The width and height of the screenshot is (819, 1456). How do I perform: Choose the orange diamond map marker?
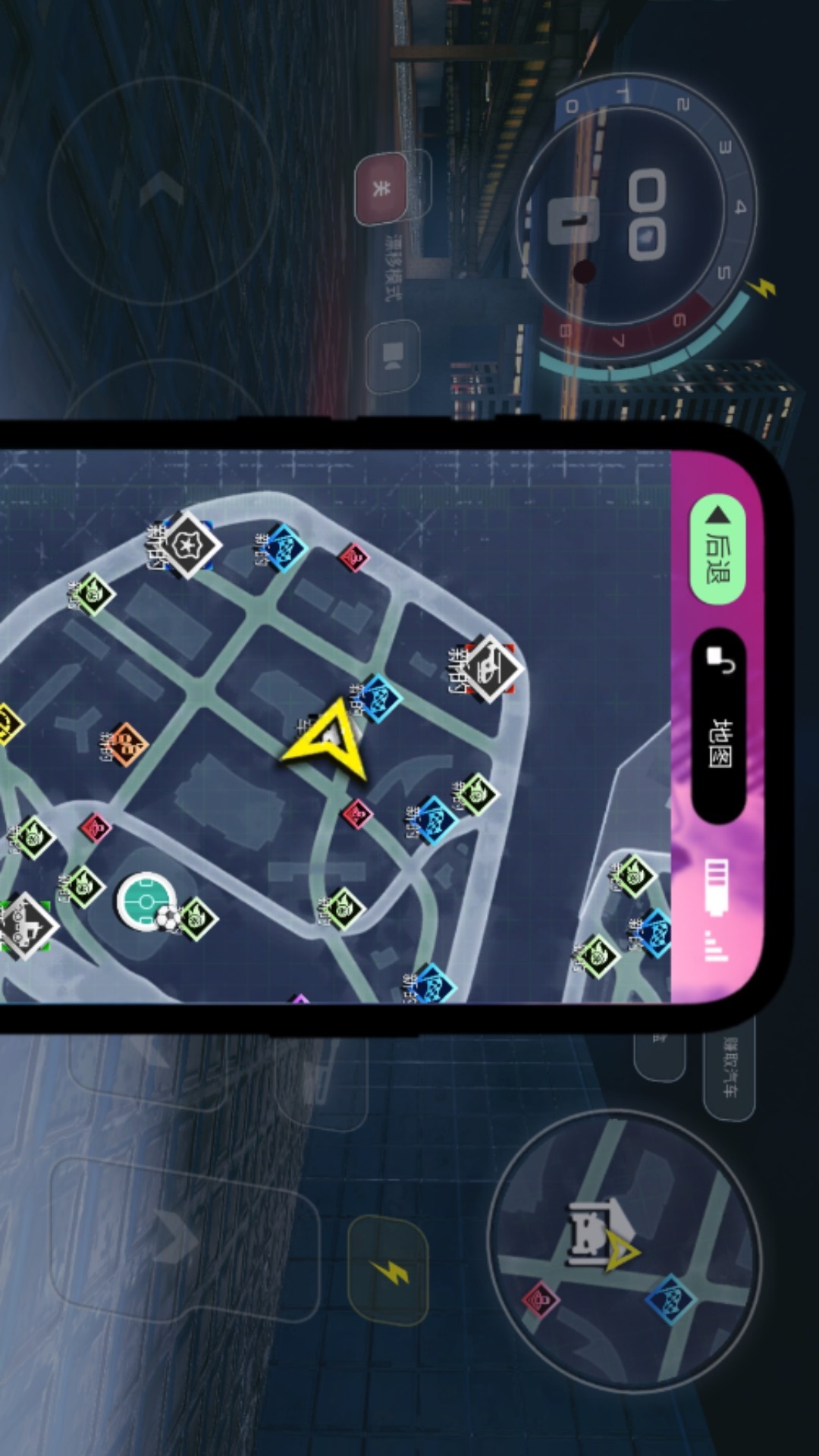click(127, 745)
